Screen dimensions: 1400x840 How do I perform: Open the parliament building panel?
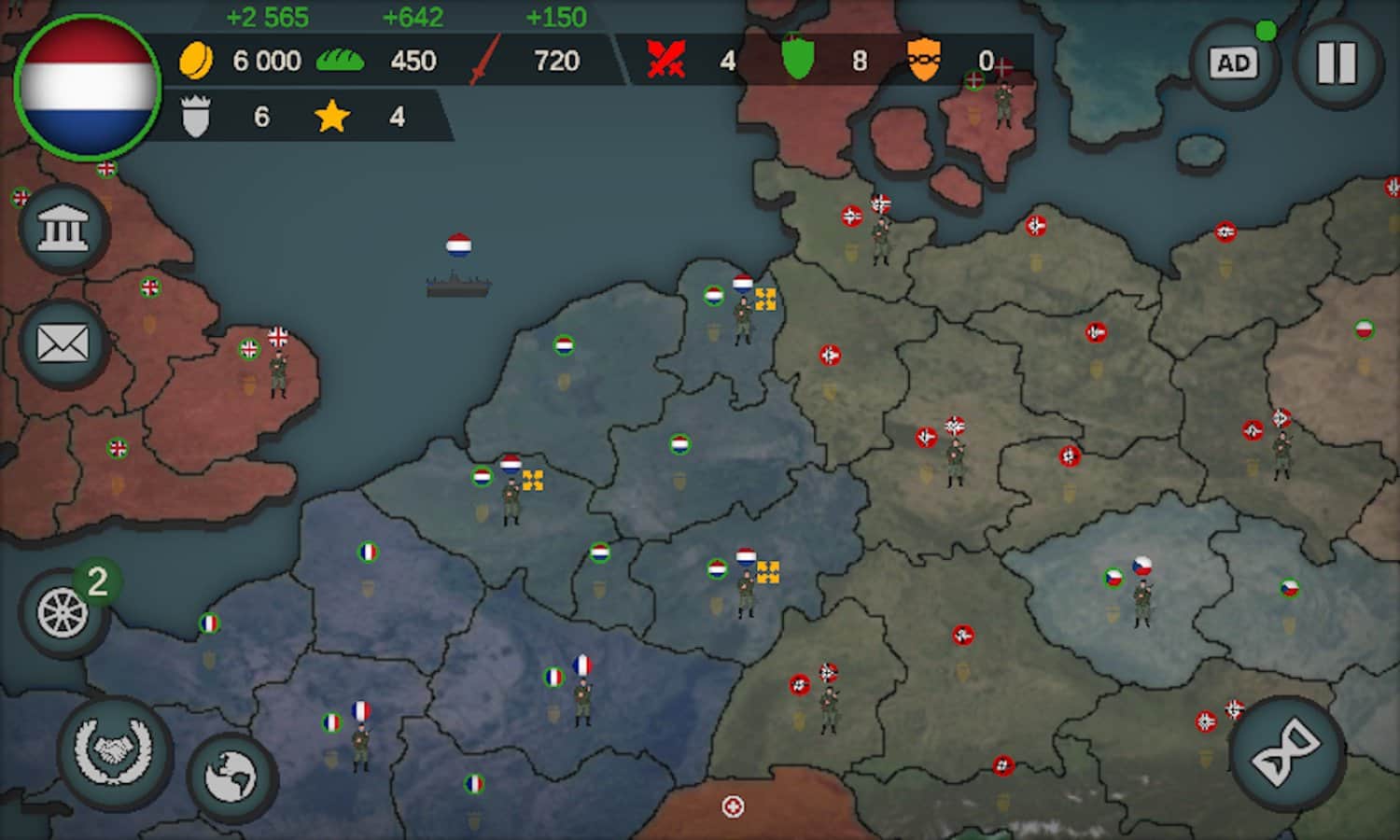pyautogui.click(x=63, y=227)
